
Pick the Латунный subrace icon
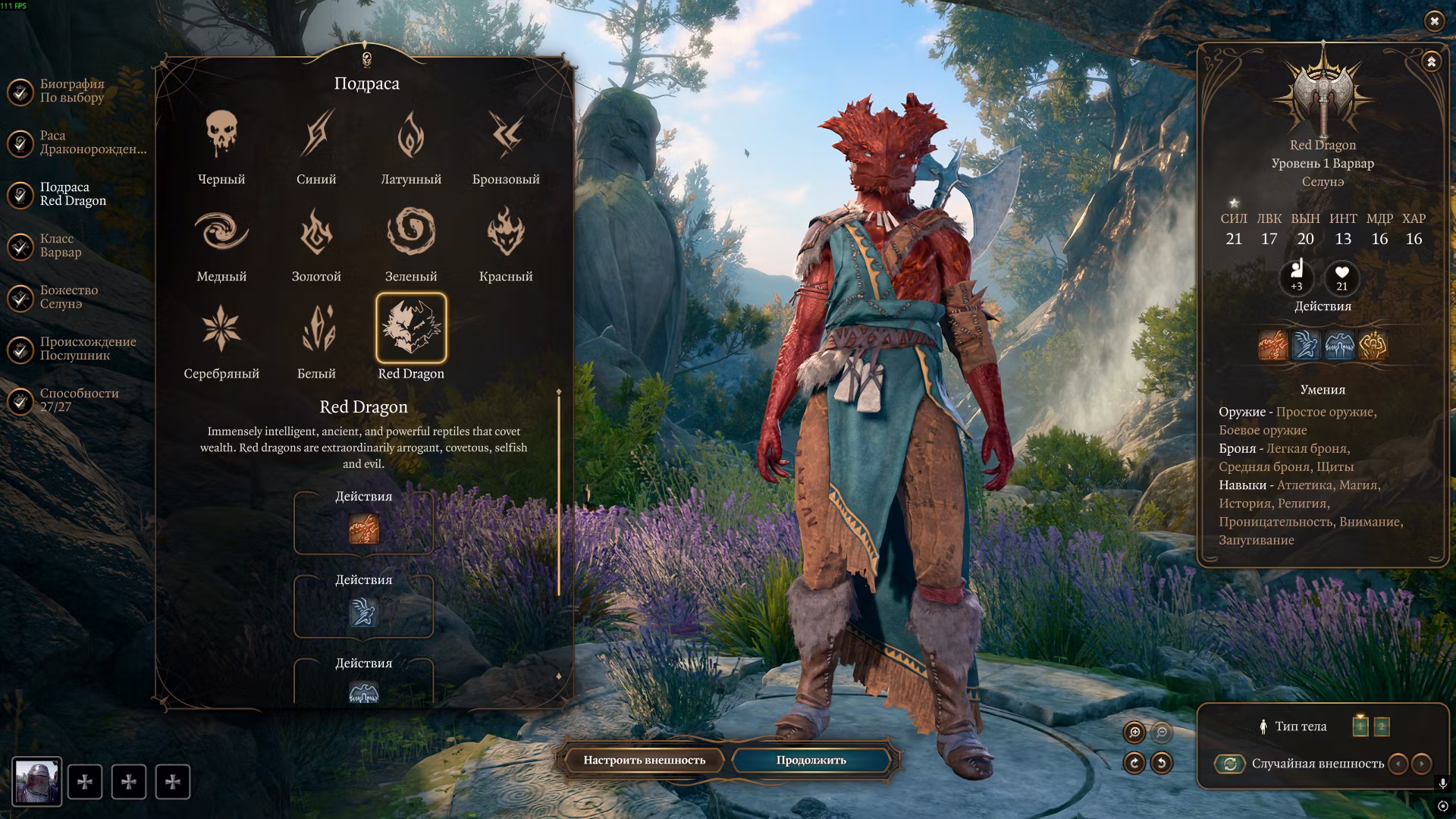(411, 136)
